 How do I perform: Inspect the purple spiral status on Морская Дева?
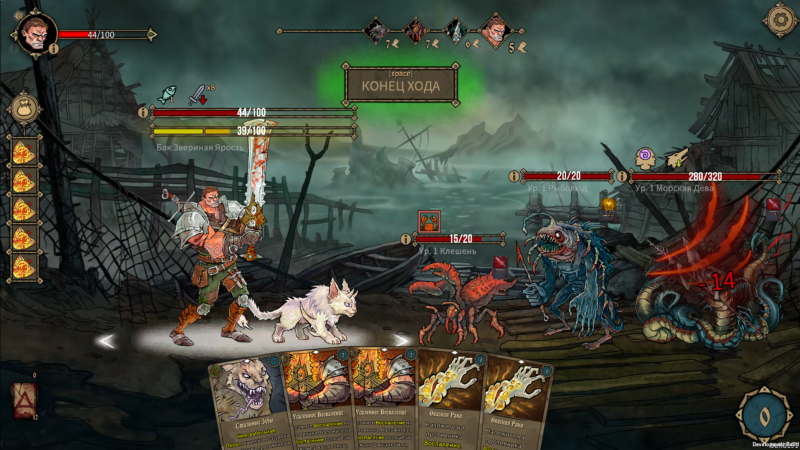tap(646, 157)
